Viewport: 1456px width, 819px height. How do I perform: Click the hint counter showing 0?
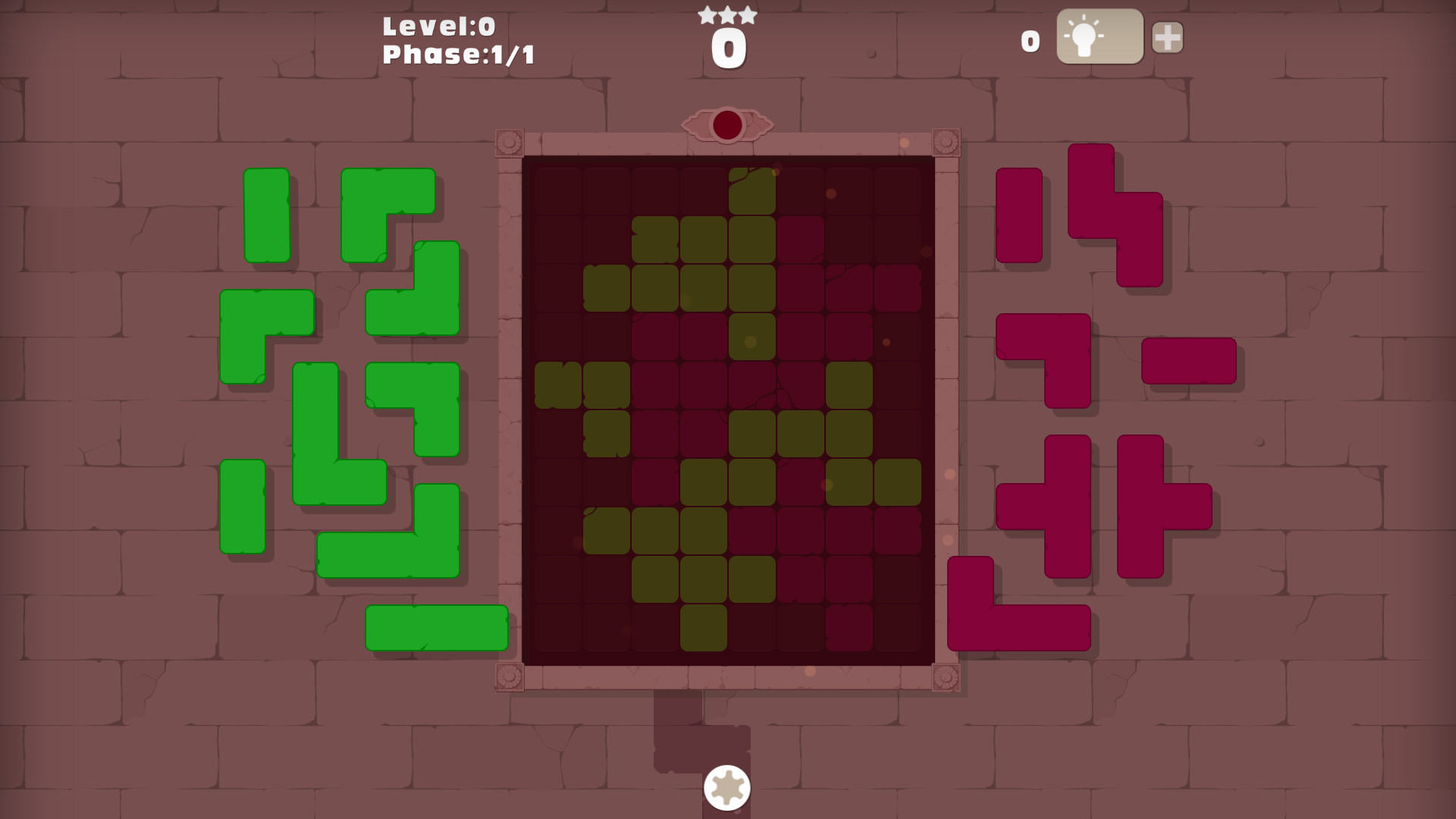pyautogui.click(x=1028, y=42)
